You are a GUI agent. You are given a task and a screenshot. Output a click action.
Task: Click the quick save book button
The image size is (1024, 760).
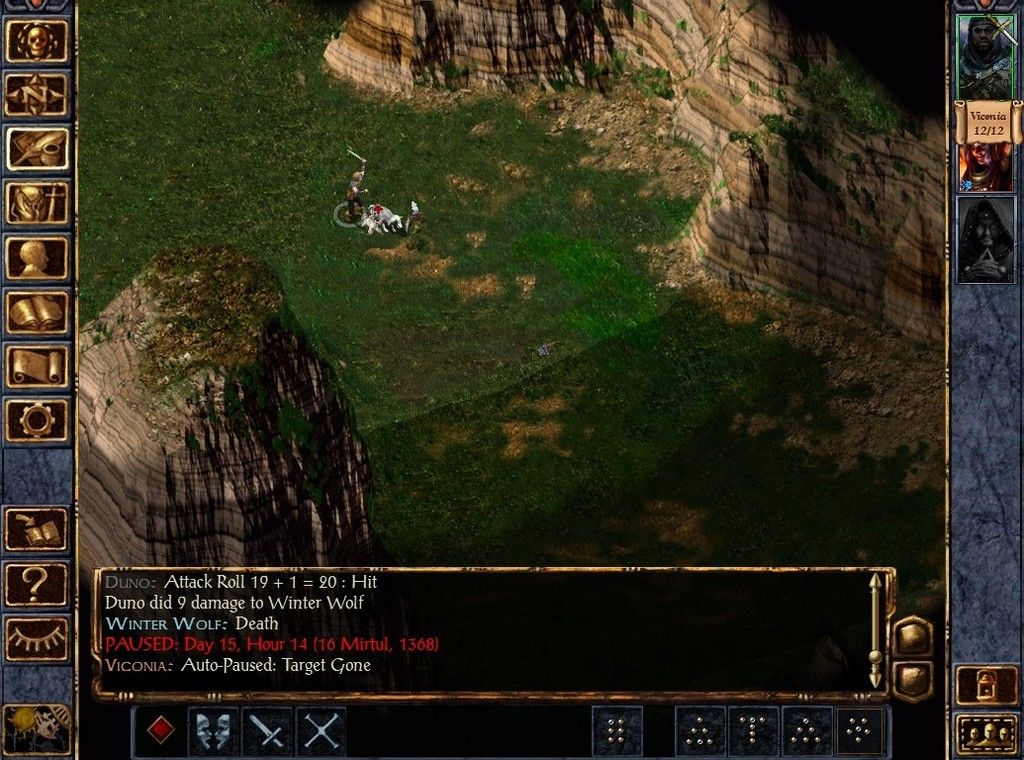(x=37, y=530)
